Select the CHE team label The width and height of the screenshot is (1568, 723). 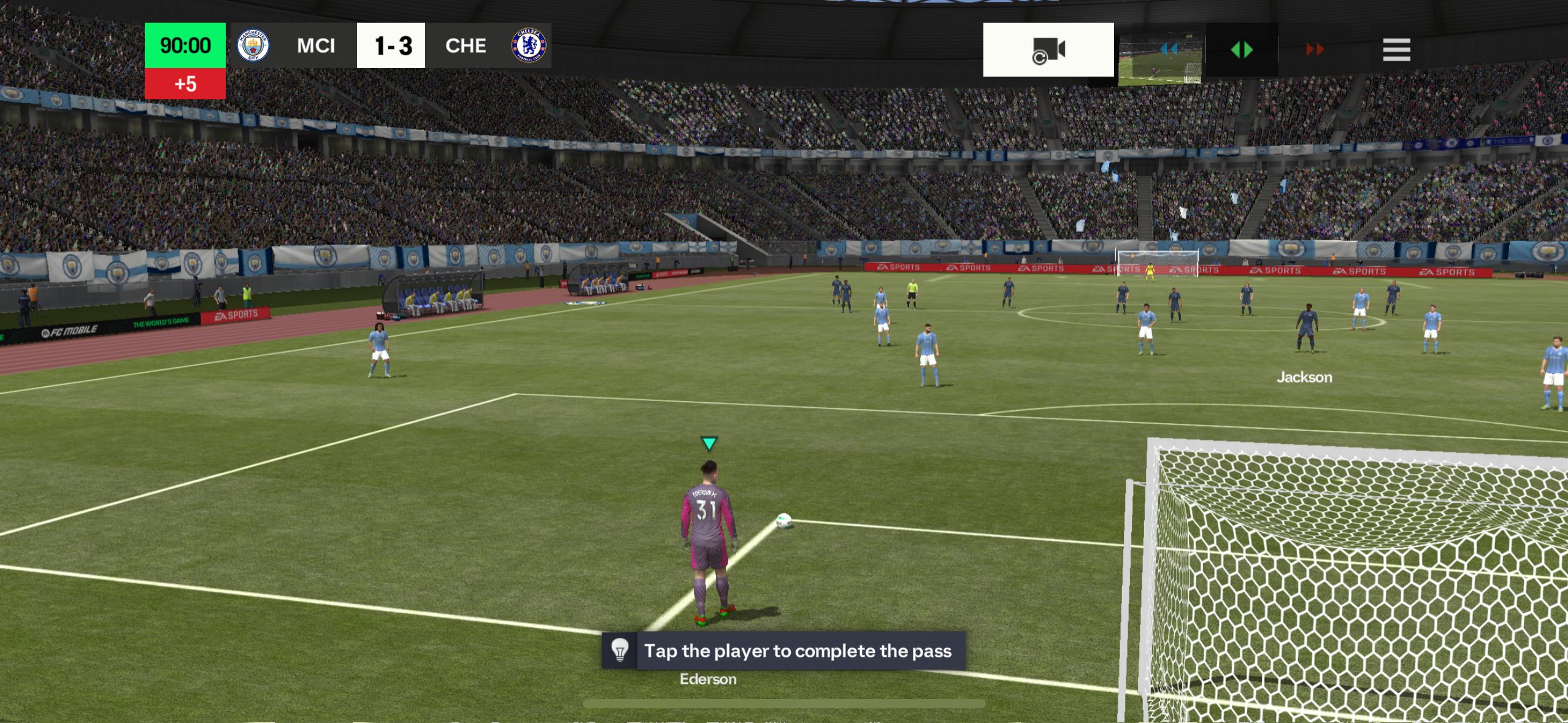click(466, 45)
